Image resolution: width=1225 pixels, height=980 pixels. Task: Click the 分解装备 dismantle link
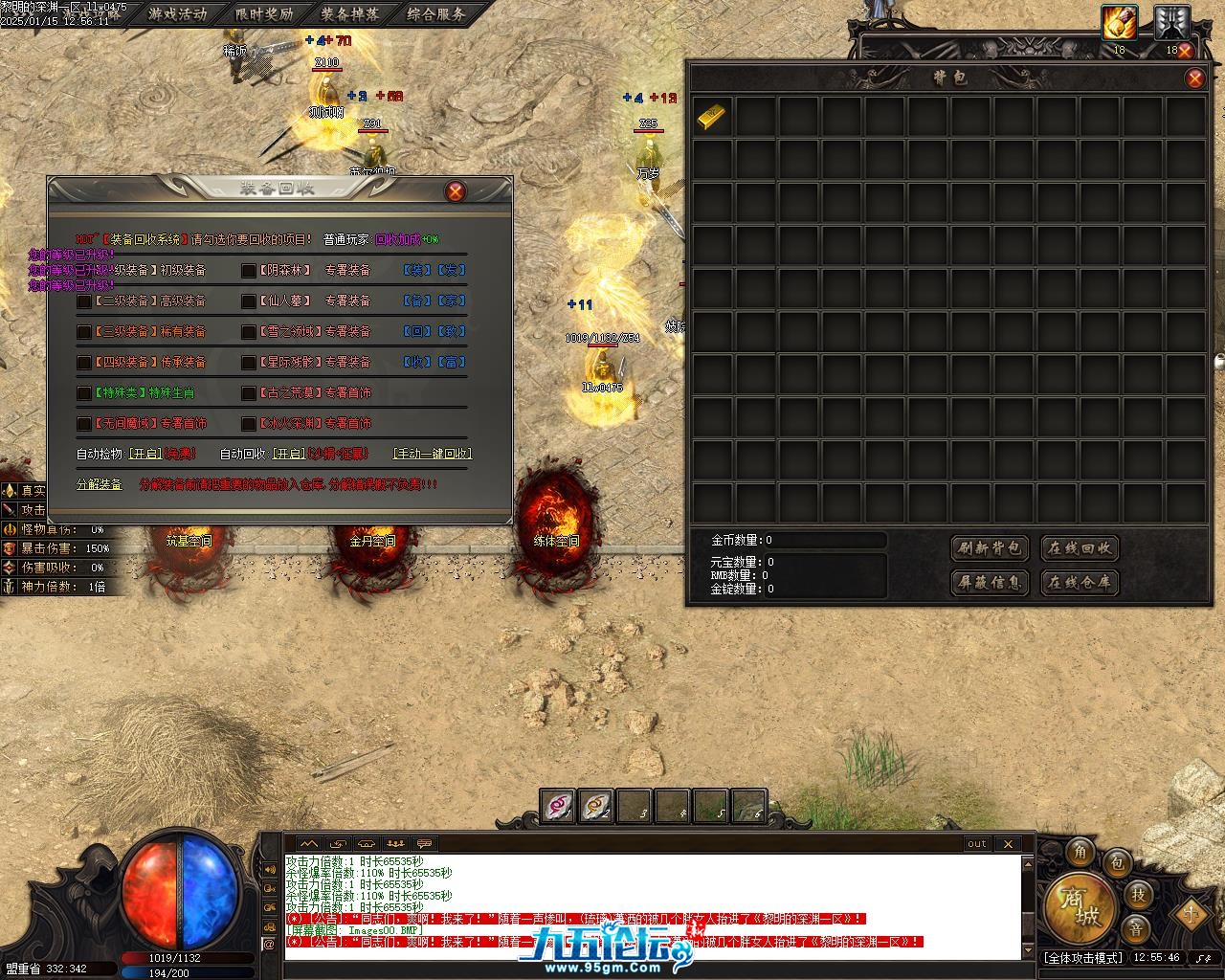coord(100,484)
